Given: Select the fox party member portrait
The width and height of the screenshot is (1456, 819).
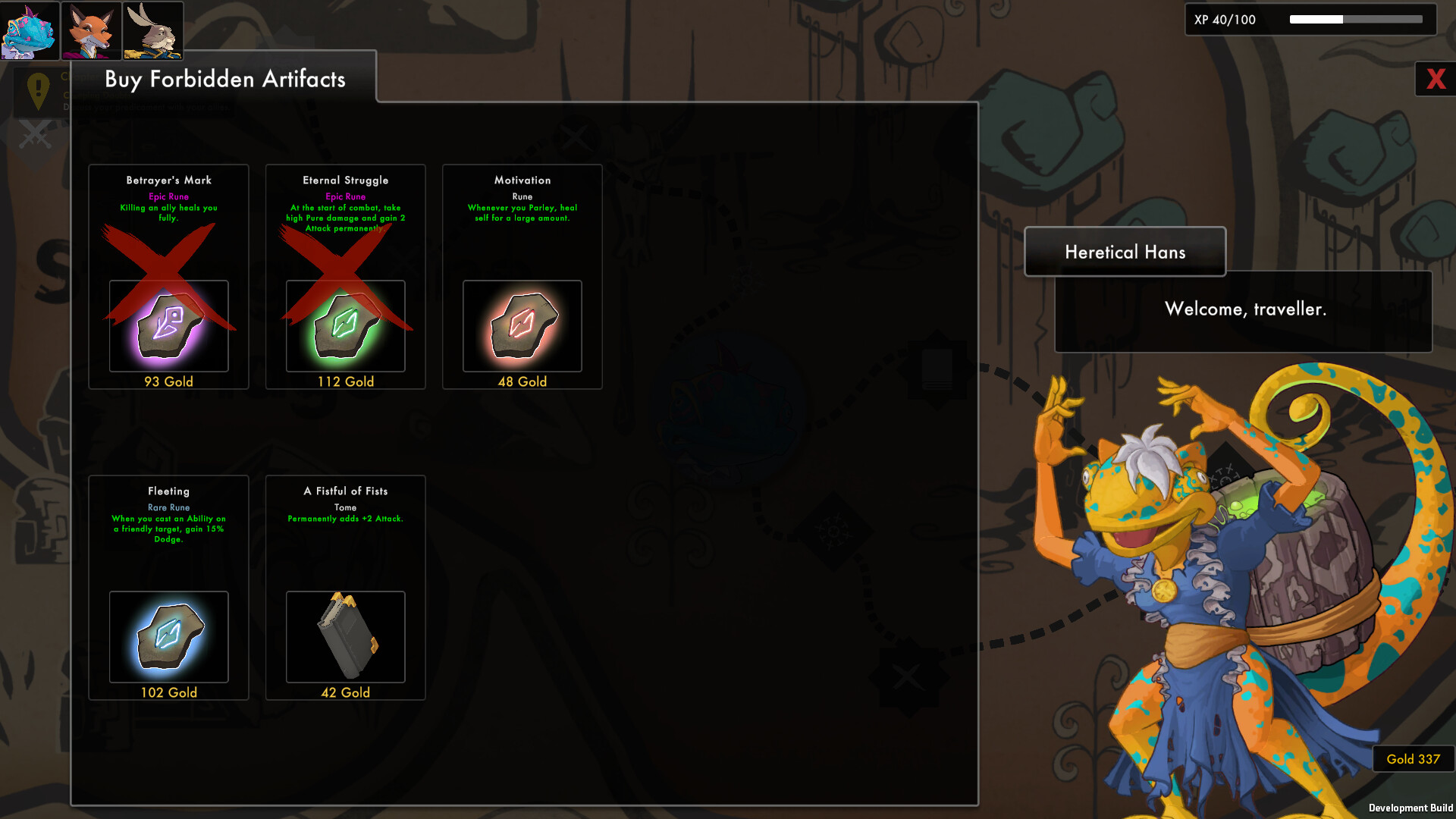Looking at the screenshot, I should [x=91, y=30].
